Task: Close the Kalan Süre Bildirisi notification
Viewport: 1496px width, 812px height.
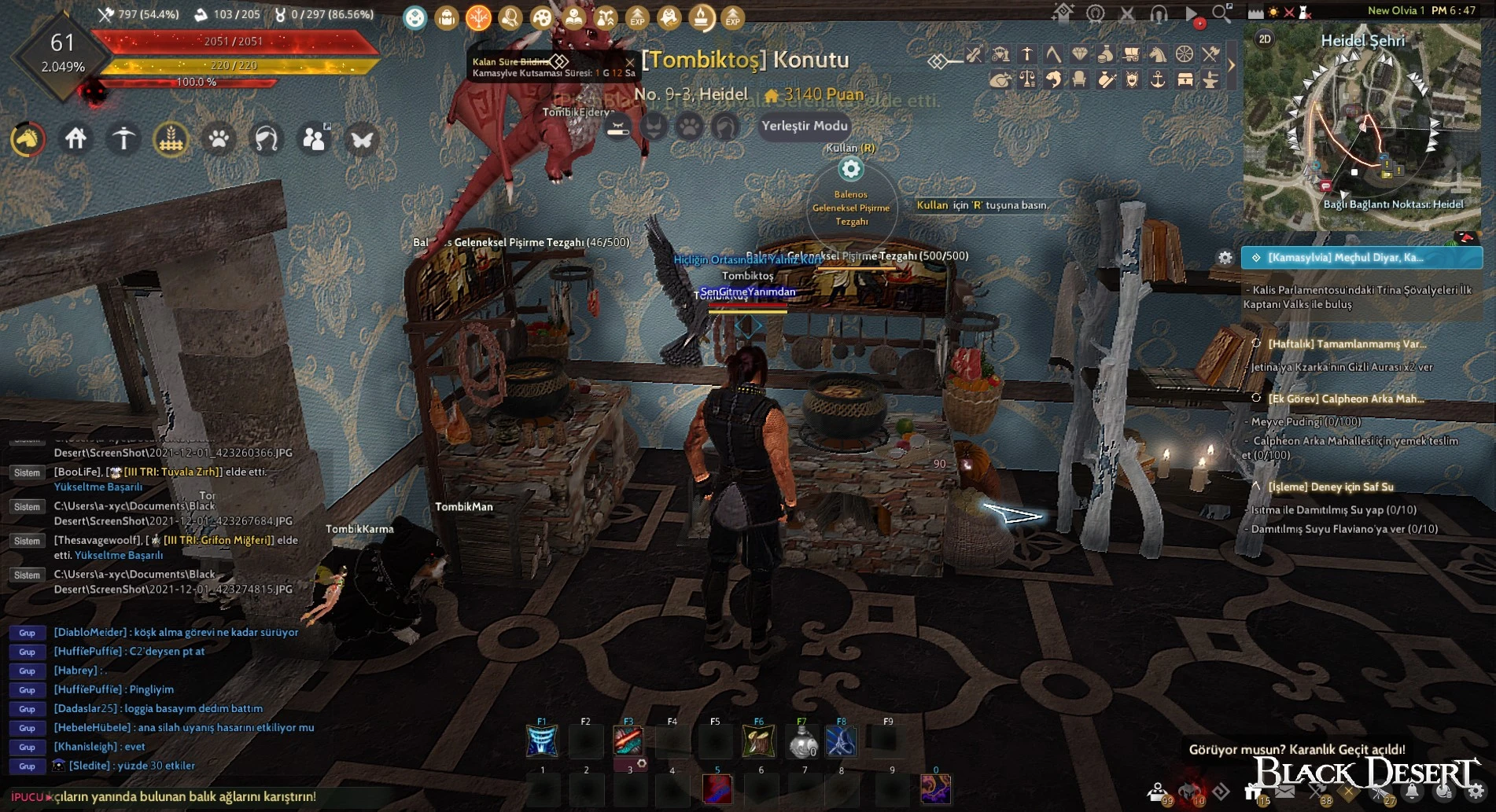Action: click(x=629, y=61)
